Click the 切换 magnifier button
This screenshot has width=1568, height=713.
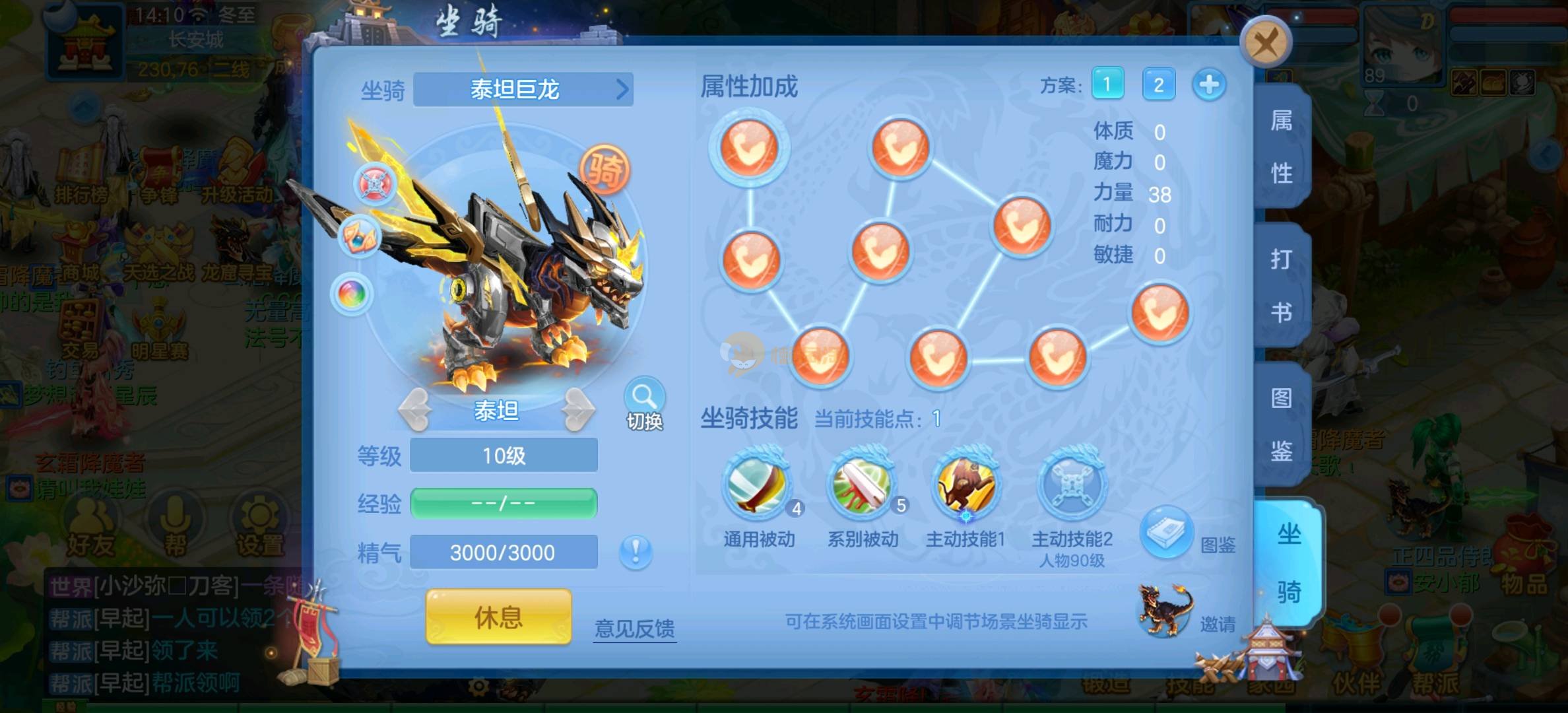point(644,403)
